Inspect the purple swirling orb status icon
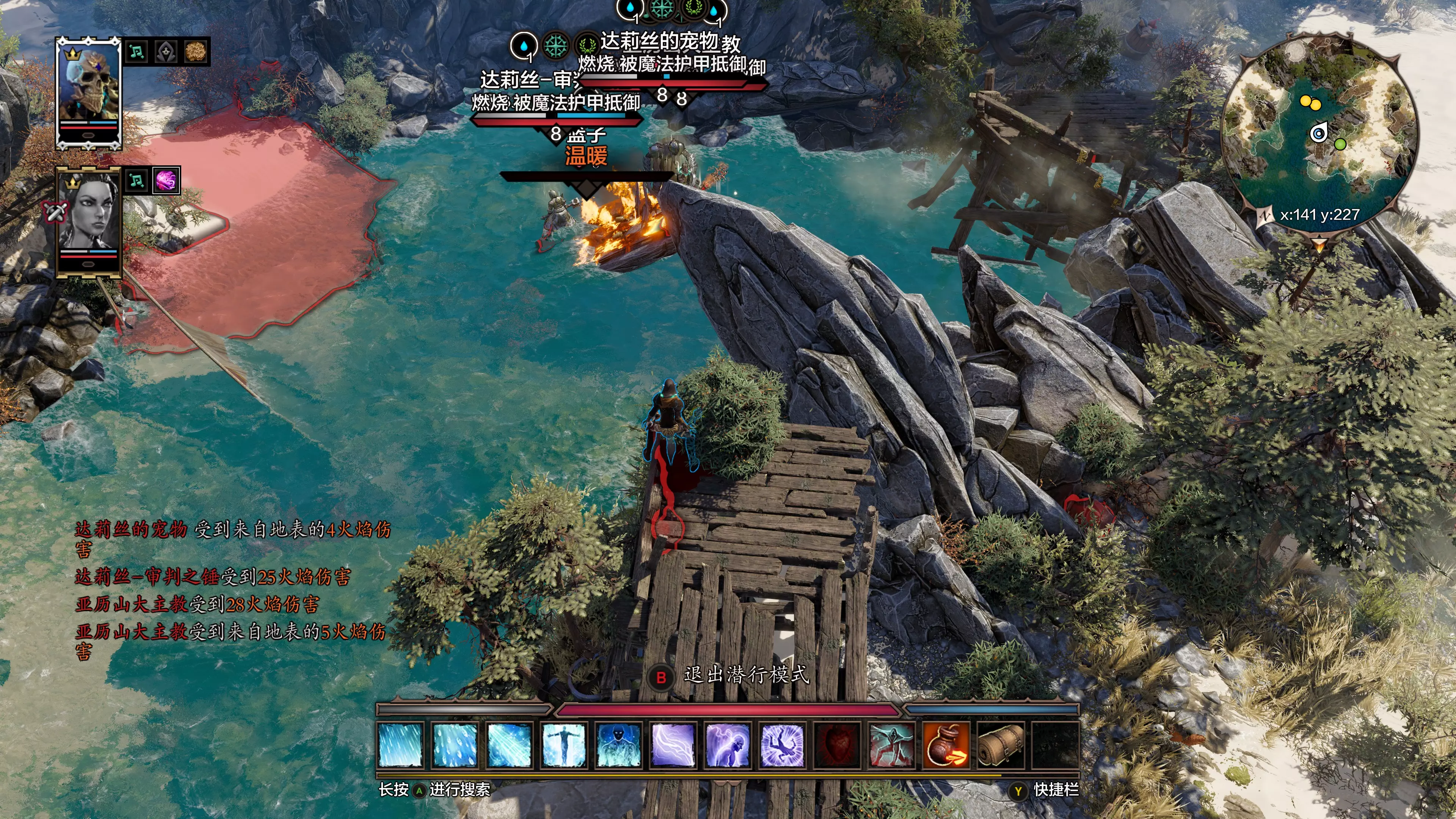 point(166,181)
